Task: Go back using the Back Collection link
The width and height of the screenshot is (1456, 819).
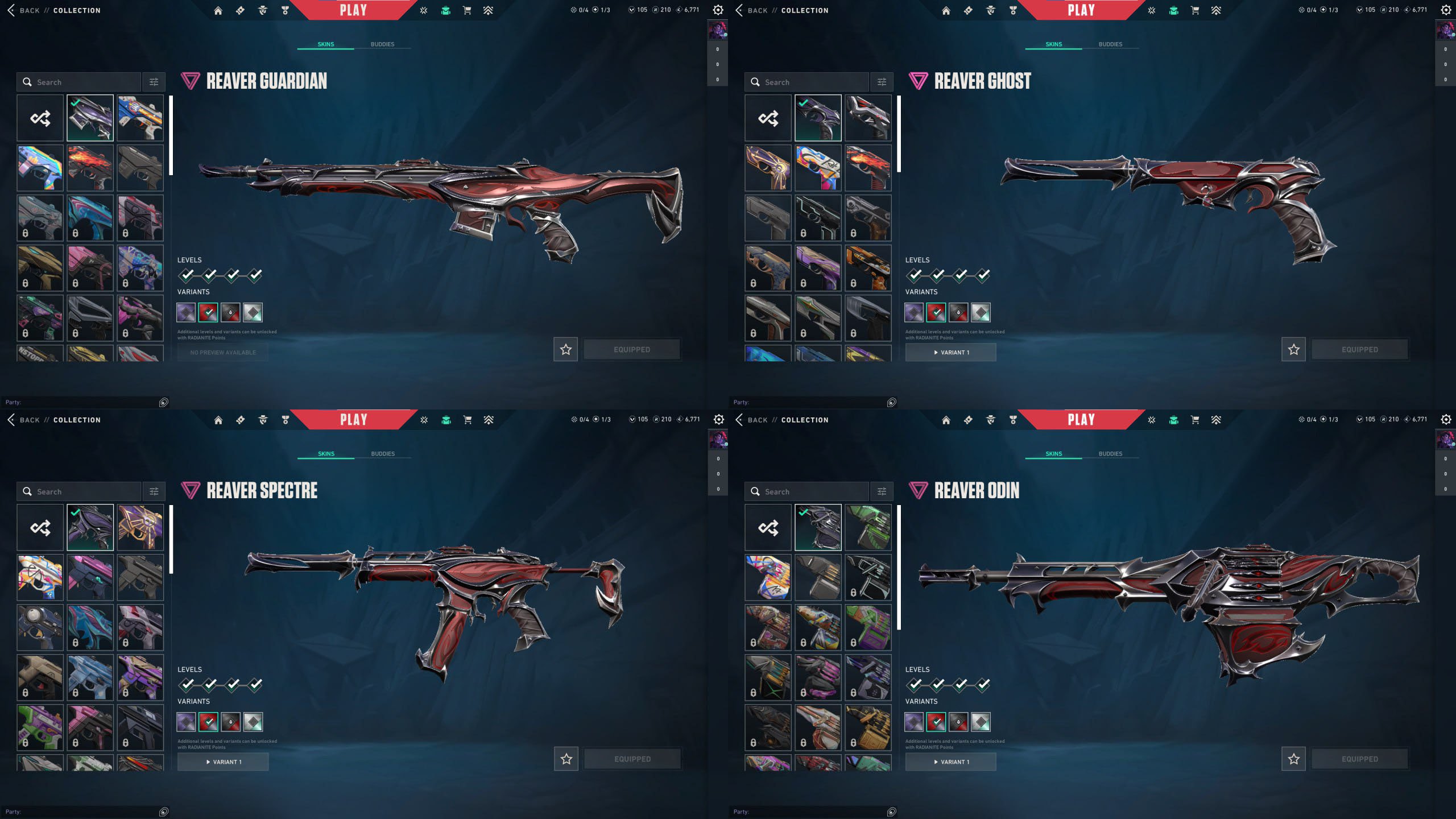Action: 54,10
